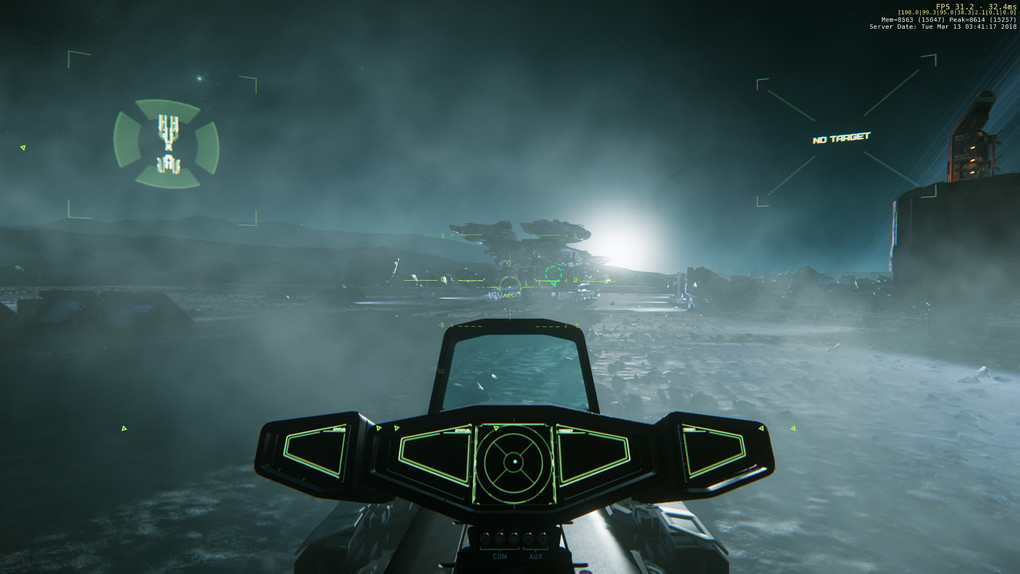Click the circular radar scope on the dashboard
1020x574 pixels.
(x=513, y=462)
